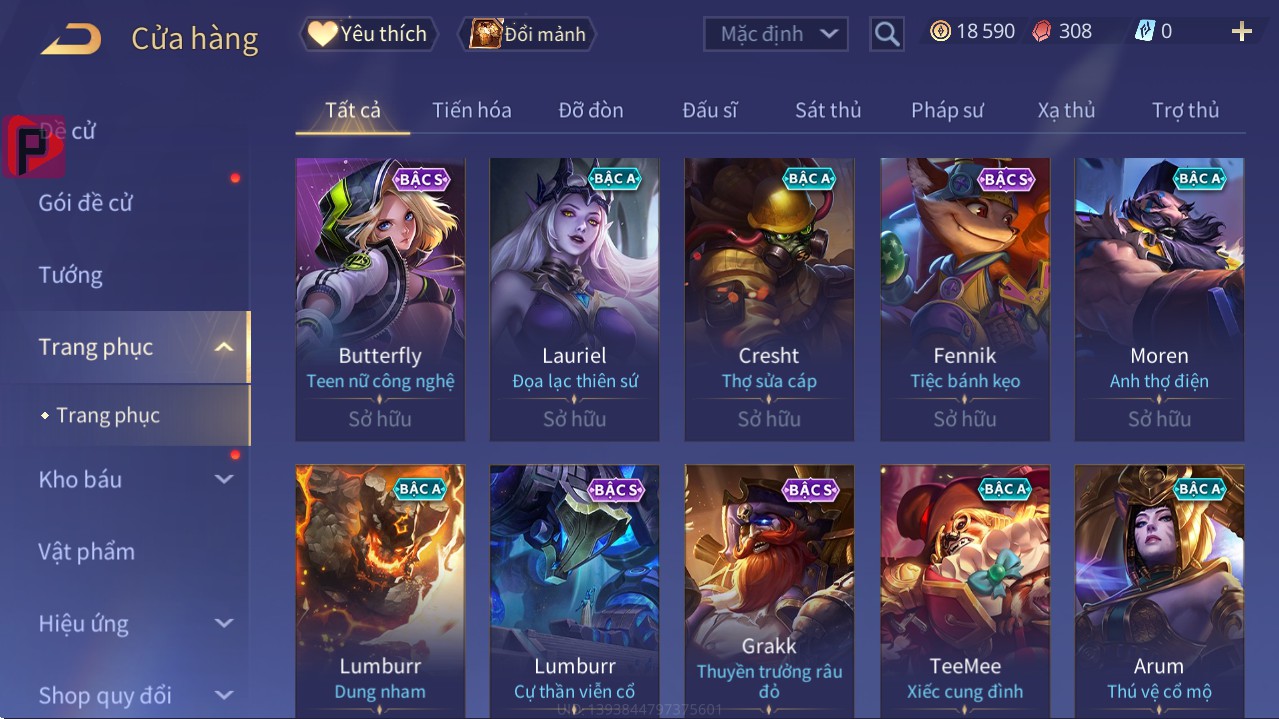Open the Đổi mảnh exchange
This screenshot has height=719, width=1279.
527,34
